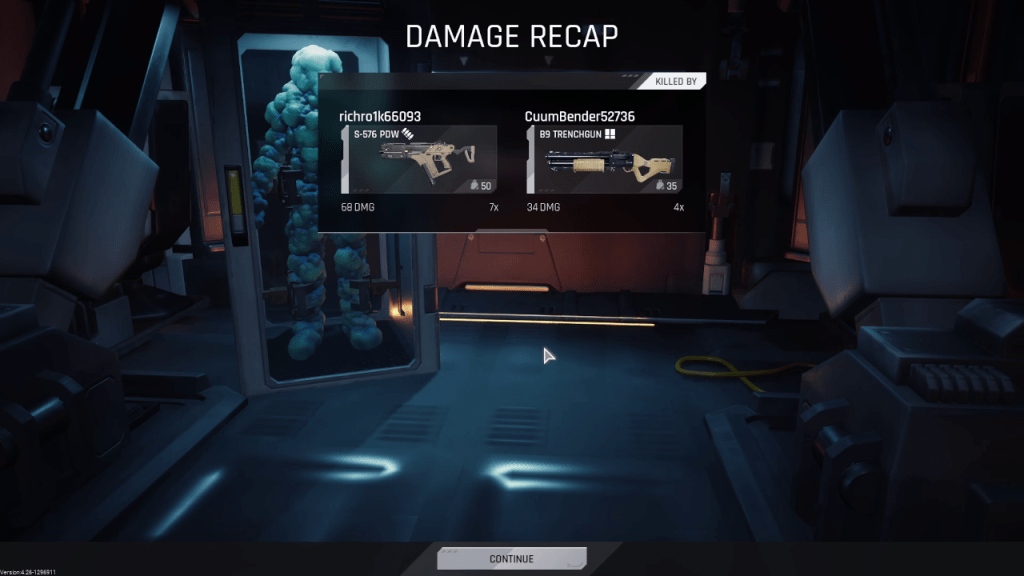Select the S-576 PDW weapon card
The width and height of the screenshot is (1024, 576).
420,159
